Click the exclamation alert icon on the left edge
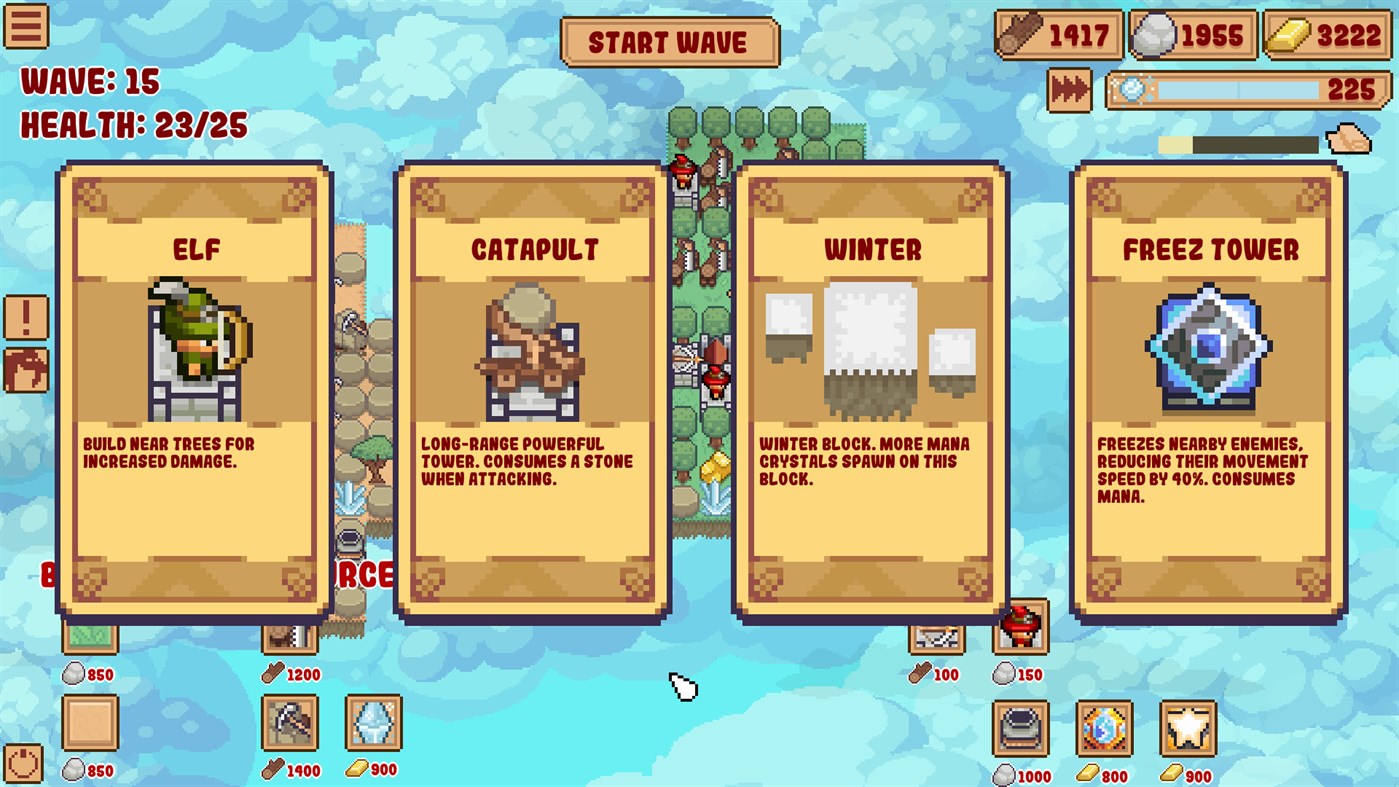 tap(26, 316)
